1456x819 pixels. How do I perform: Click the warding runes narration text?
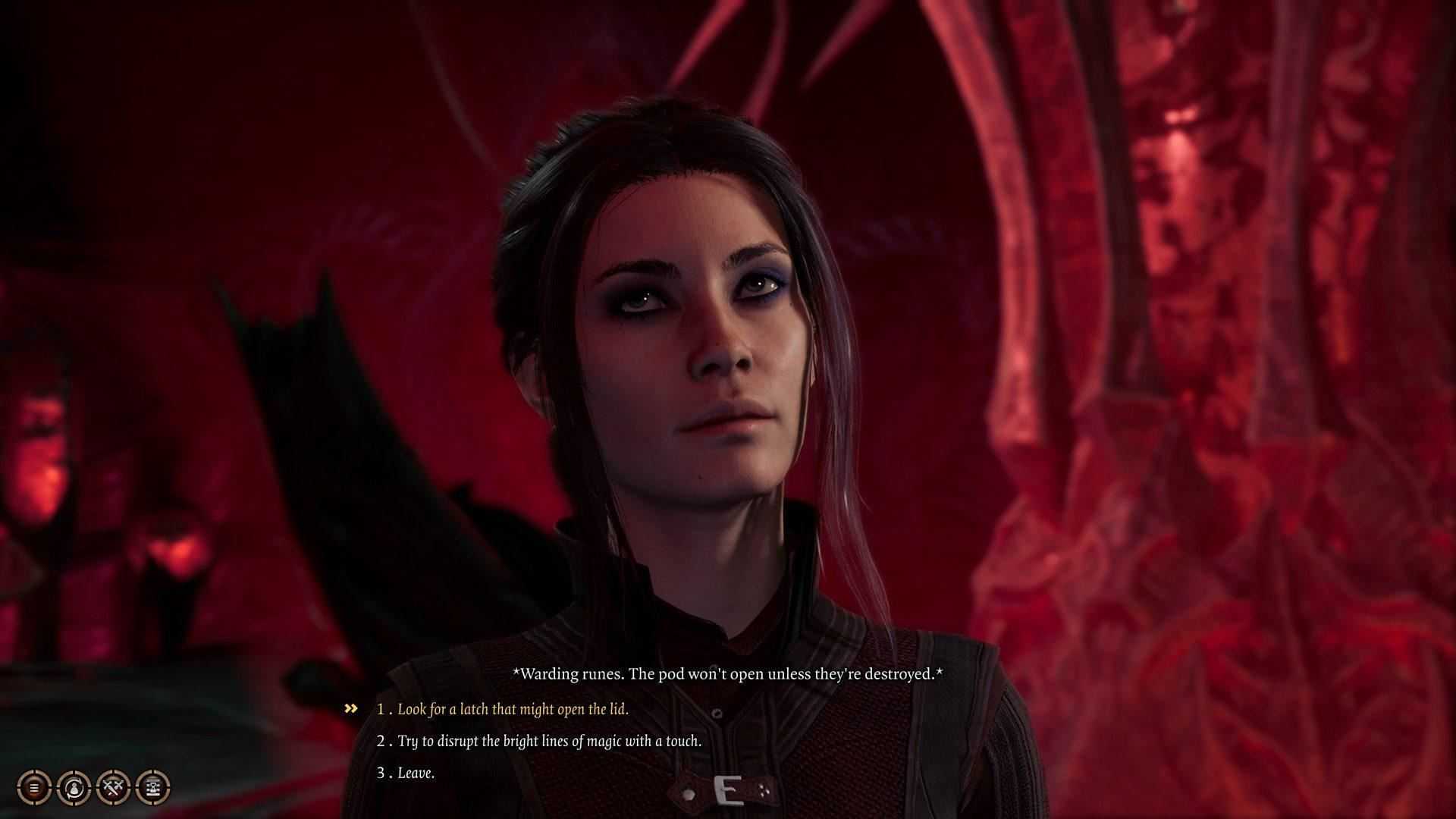pos(730,673)
